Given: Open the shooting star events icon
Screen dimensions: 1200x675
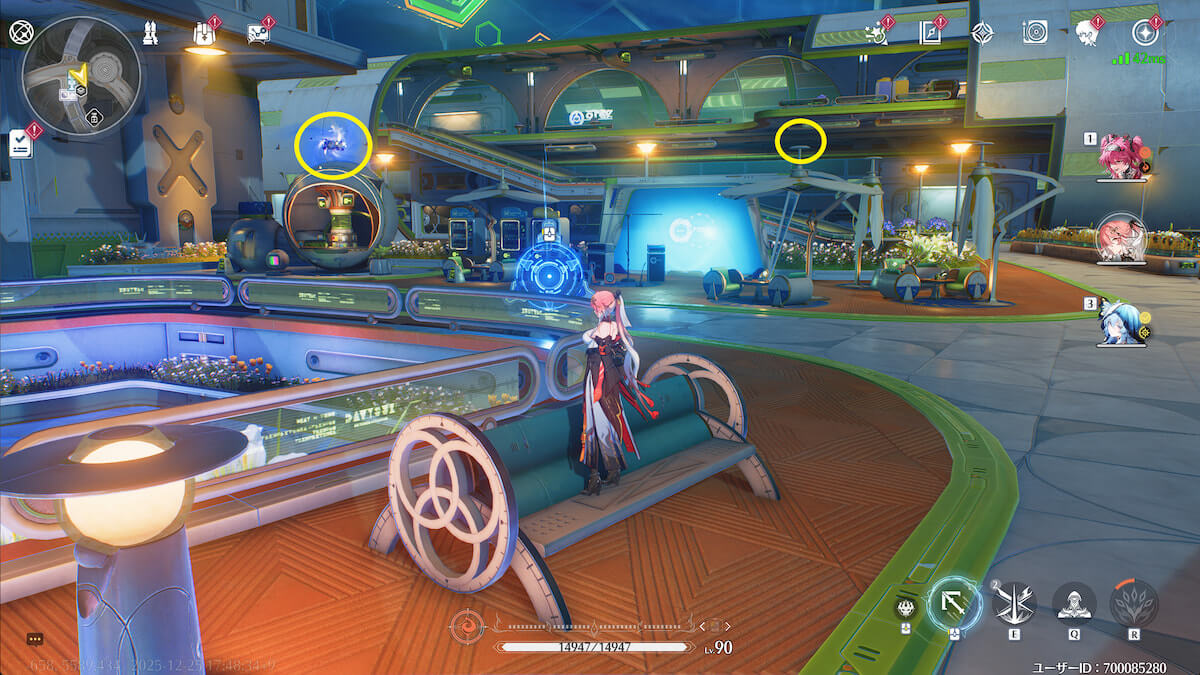Looking at the screenshot, I should tap(875, 33).
